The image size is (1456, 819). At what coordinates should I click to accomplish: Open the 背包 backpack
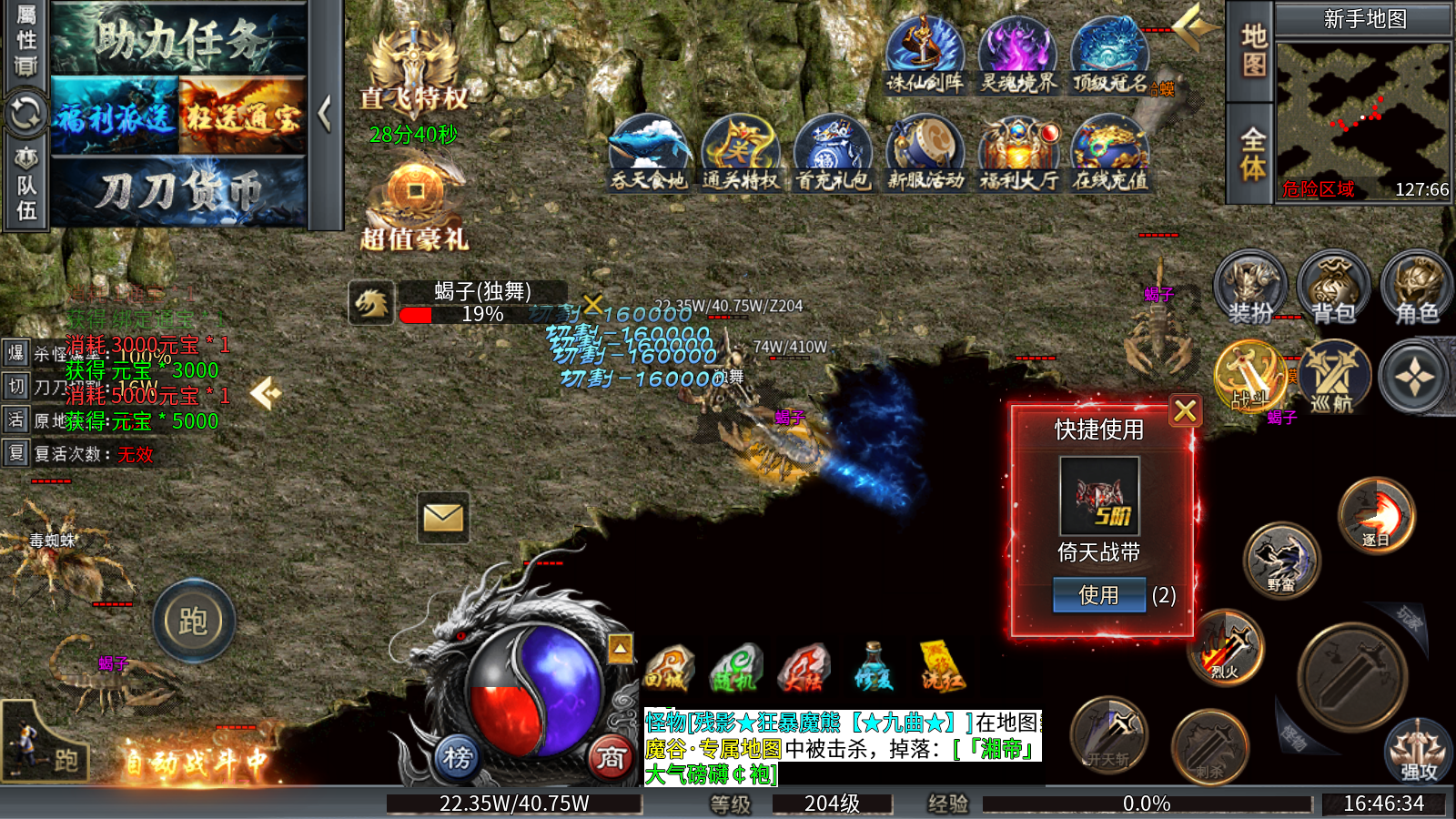(1333, 288)
